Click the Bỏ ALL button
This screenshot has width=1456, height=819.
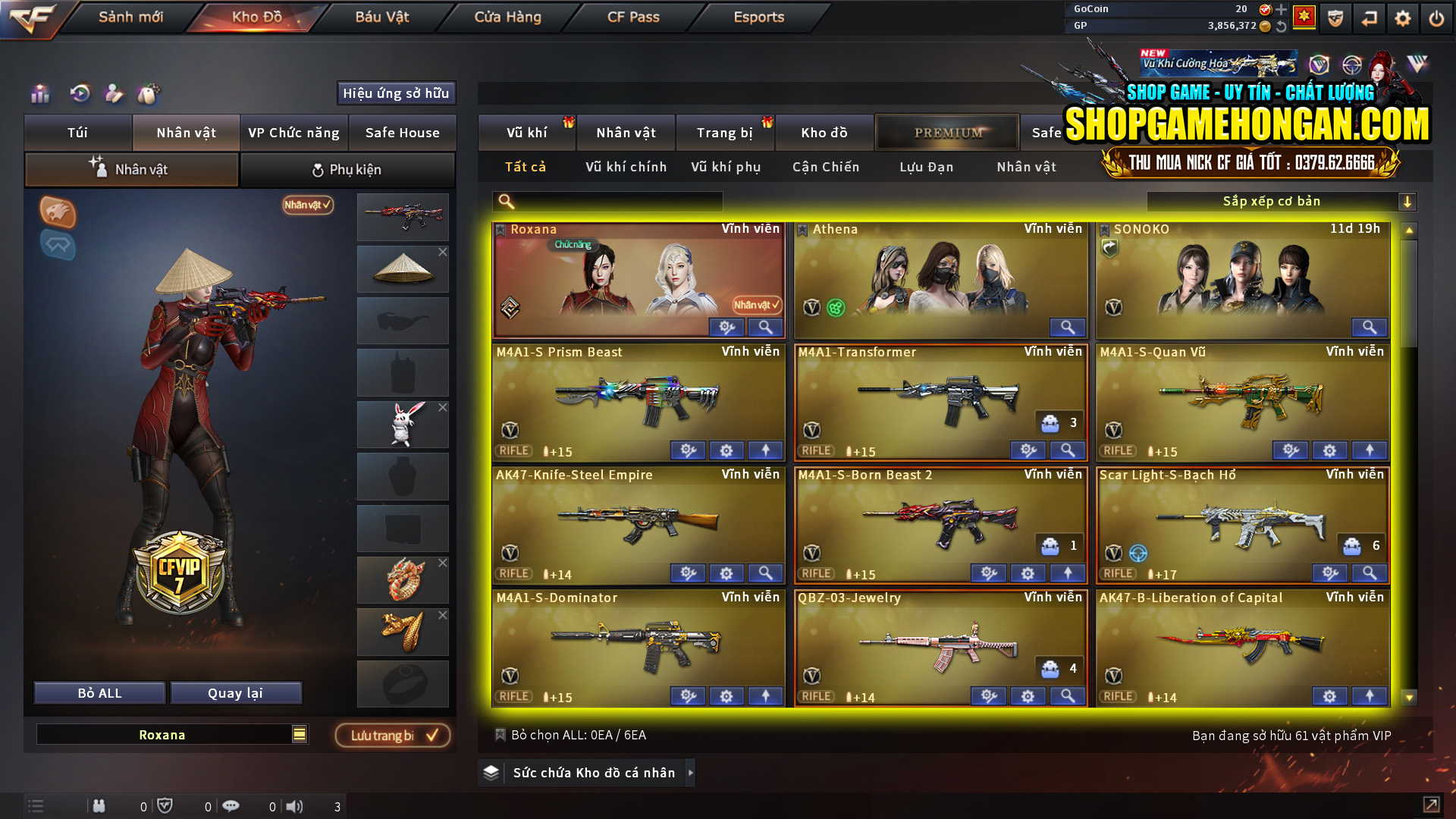[x=99, y=692]
